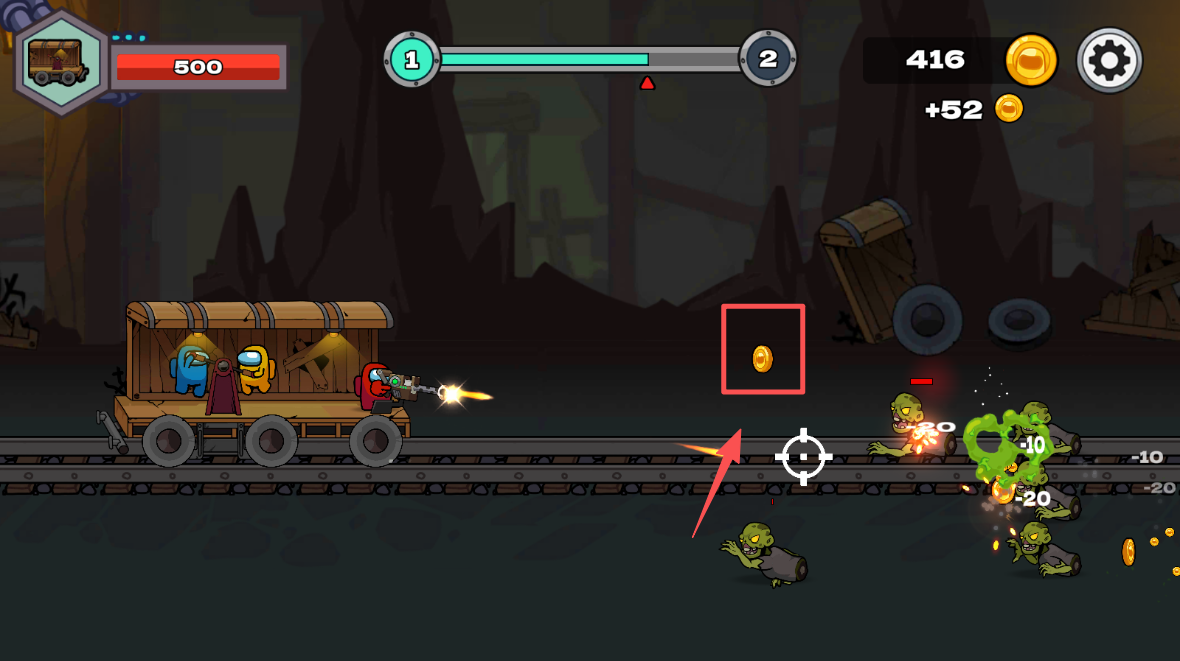Screen dimensions: 1180x661
Task: Open the settings gear menu
Action: pyautogui.click(x=1109, y=61)
